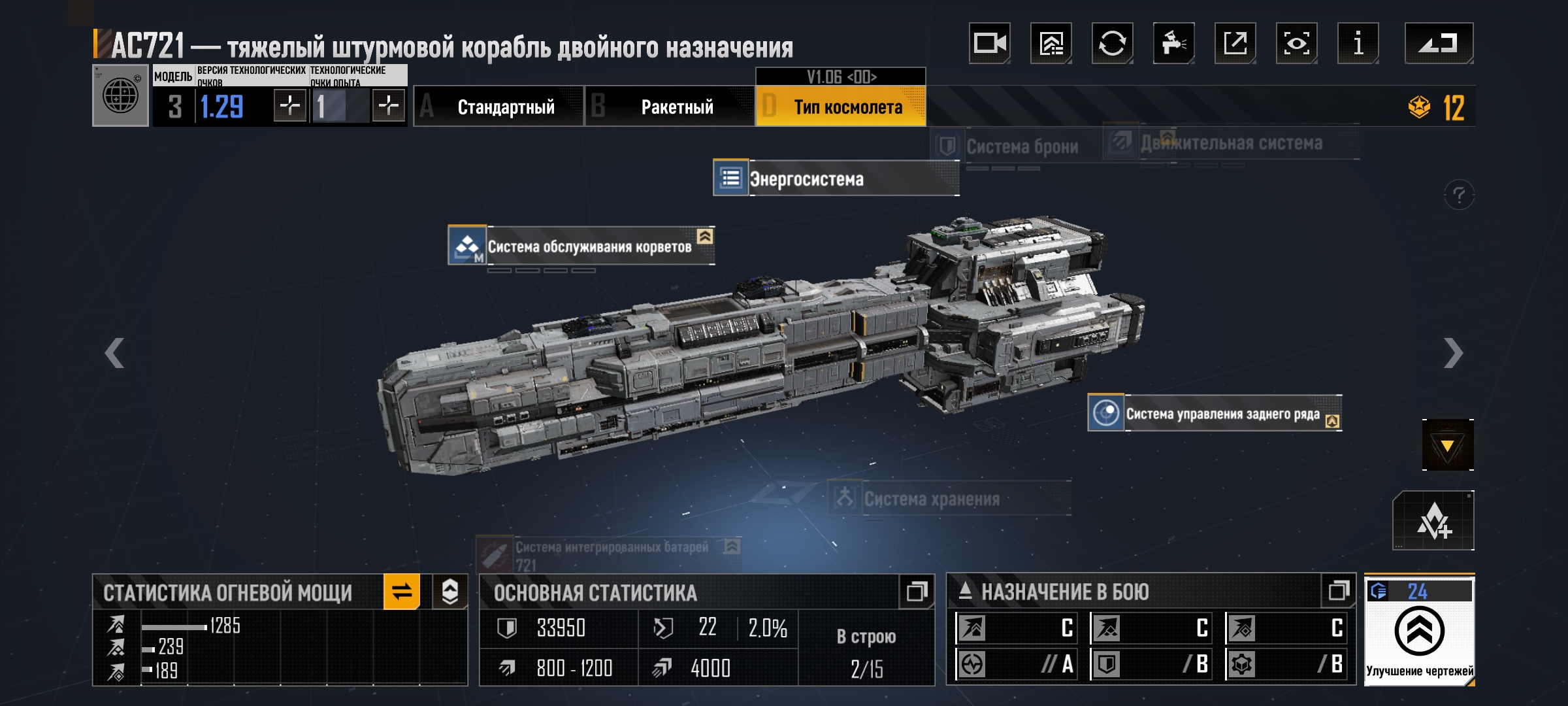Viewport: 1568px width, 706px height.
Task: Click Улучшение чертежей upgrade button
Action: coord(1419,631)
